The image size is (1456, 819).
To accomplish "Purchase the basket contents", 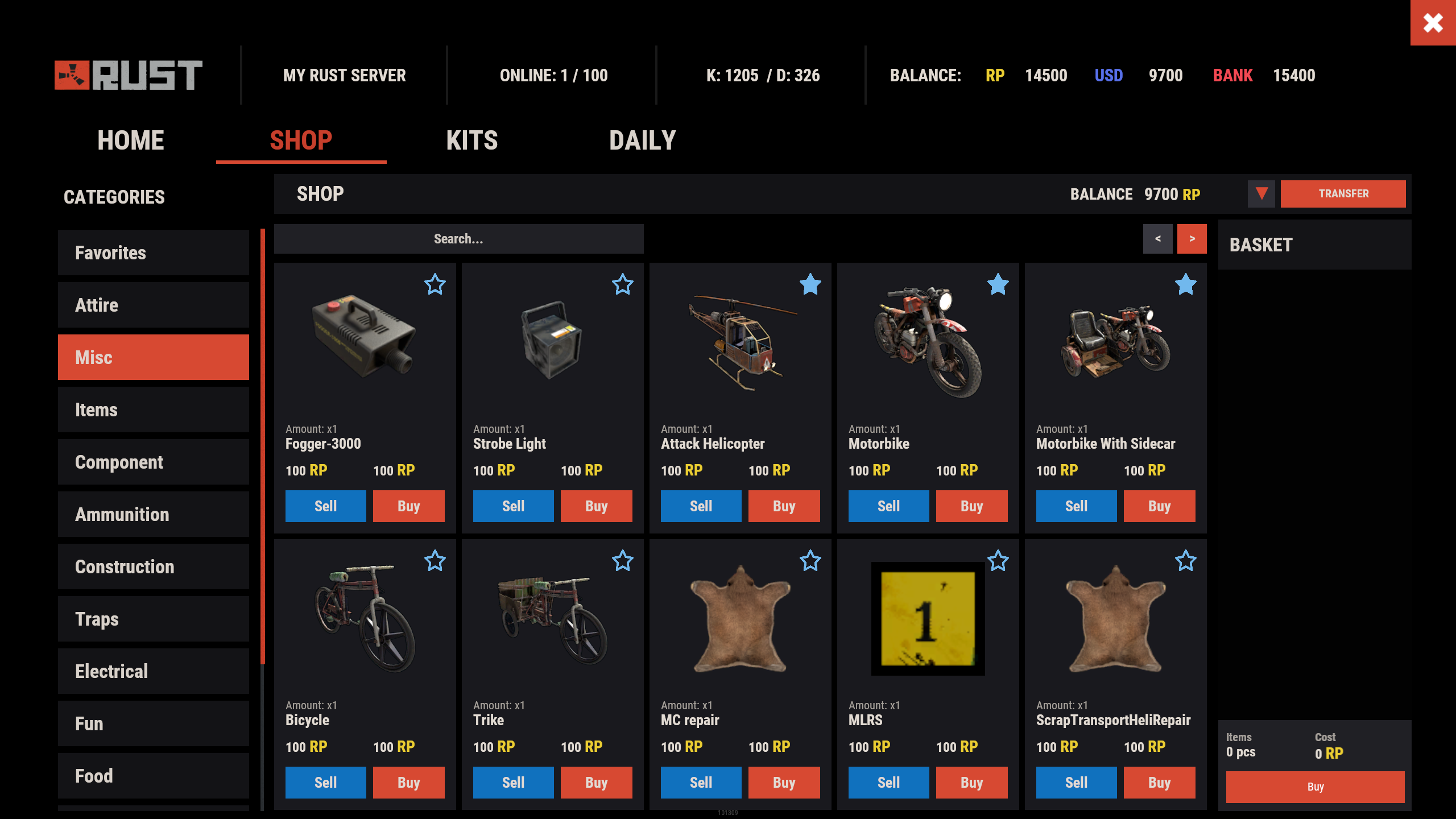I will 1315,787.
